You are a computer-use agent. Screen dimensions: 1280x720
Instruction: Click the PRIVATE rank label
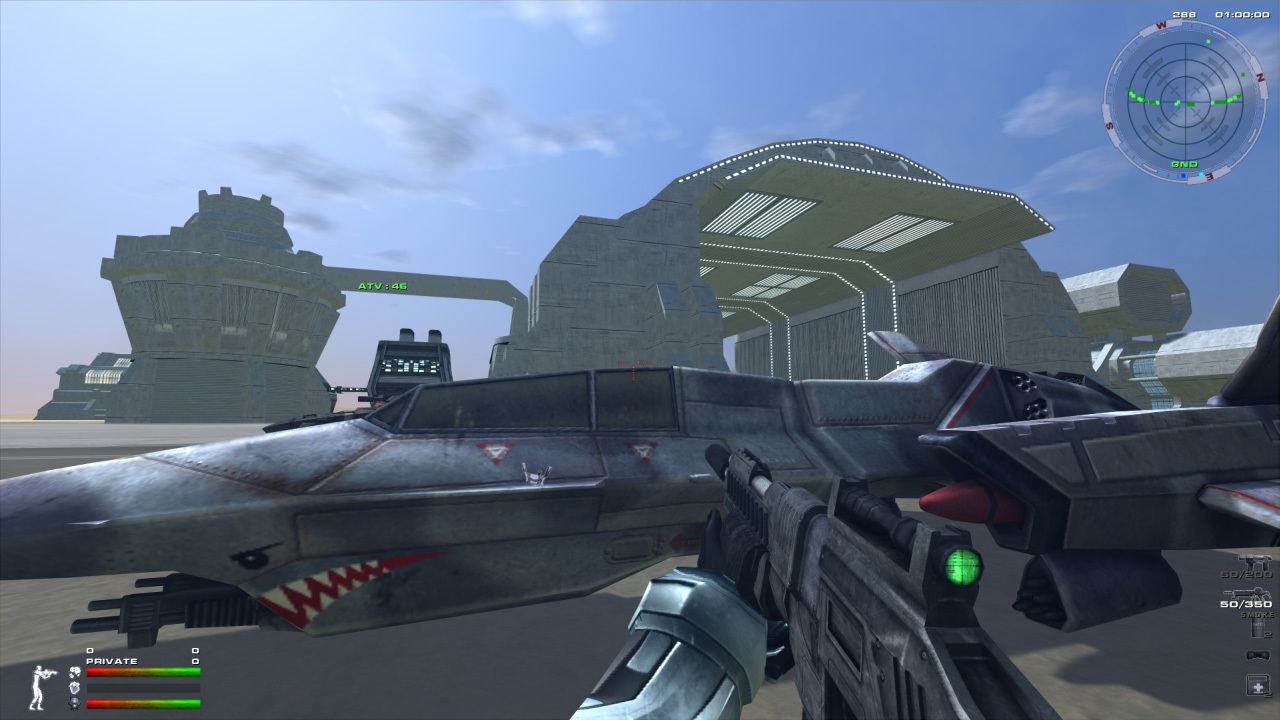[111, 660]
